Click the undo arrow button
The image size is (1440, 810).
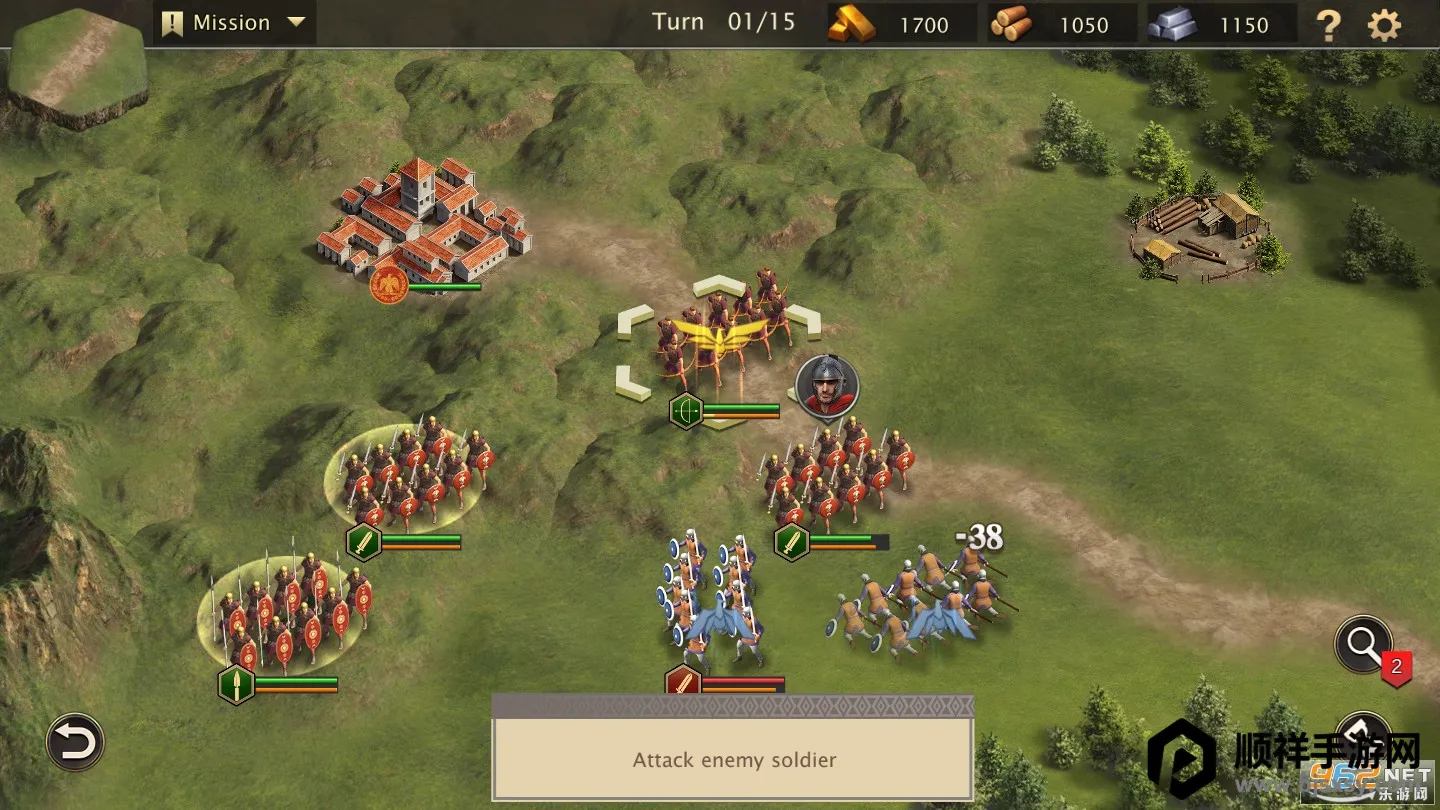point(75,742)
